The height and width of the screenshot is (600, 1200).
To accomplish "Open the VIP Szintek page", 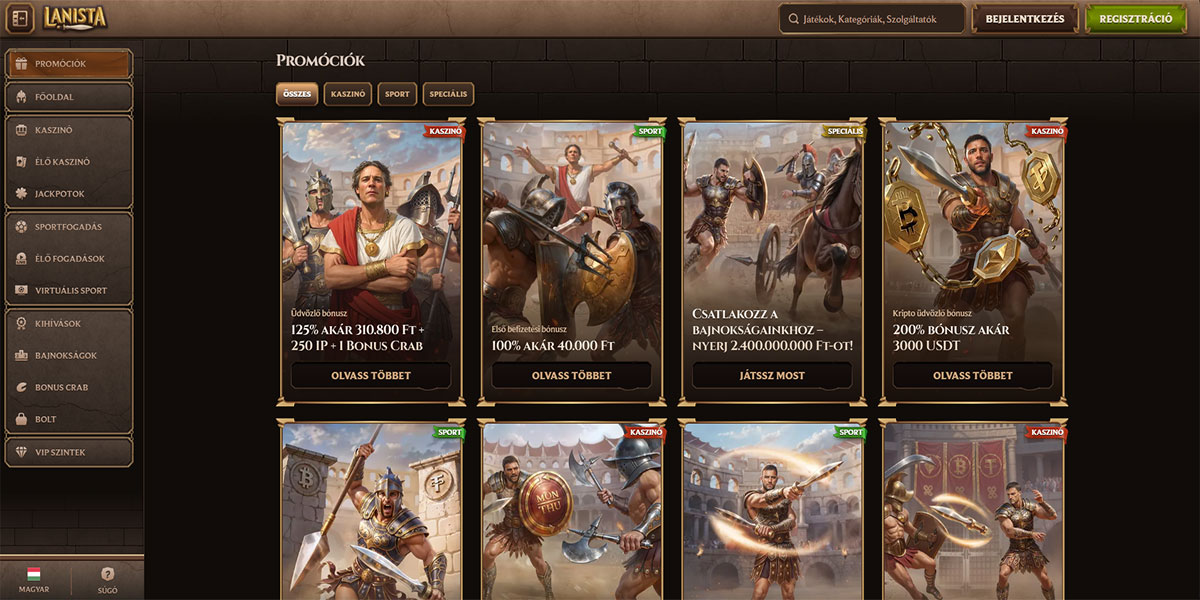I will point(69,452).
